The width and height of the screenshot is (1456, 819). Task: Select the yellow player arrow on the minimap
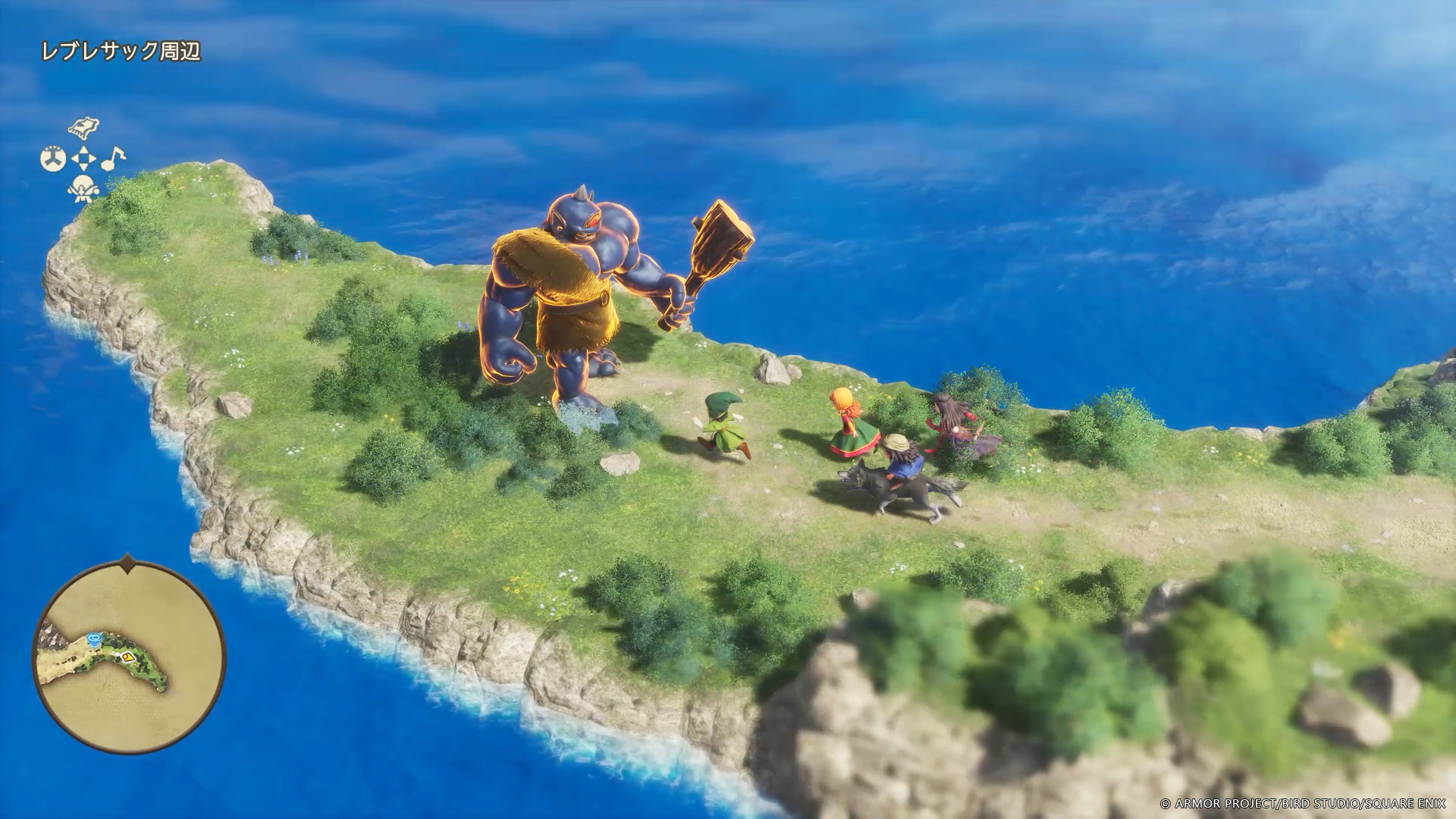128,657
